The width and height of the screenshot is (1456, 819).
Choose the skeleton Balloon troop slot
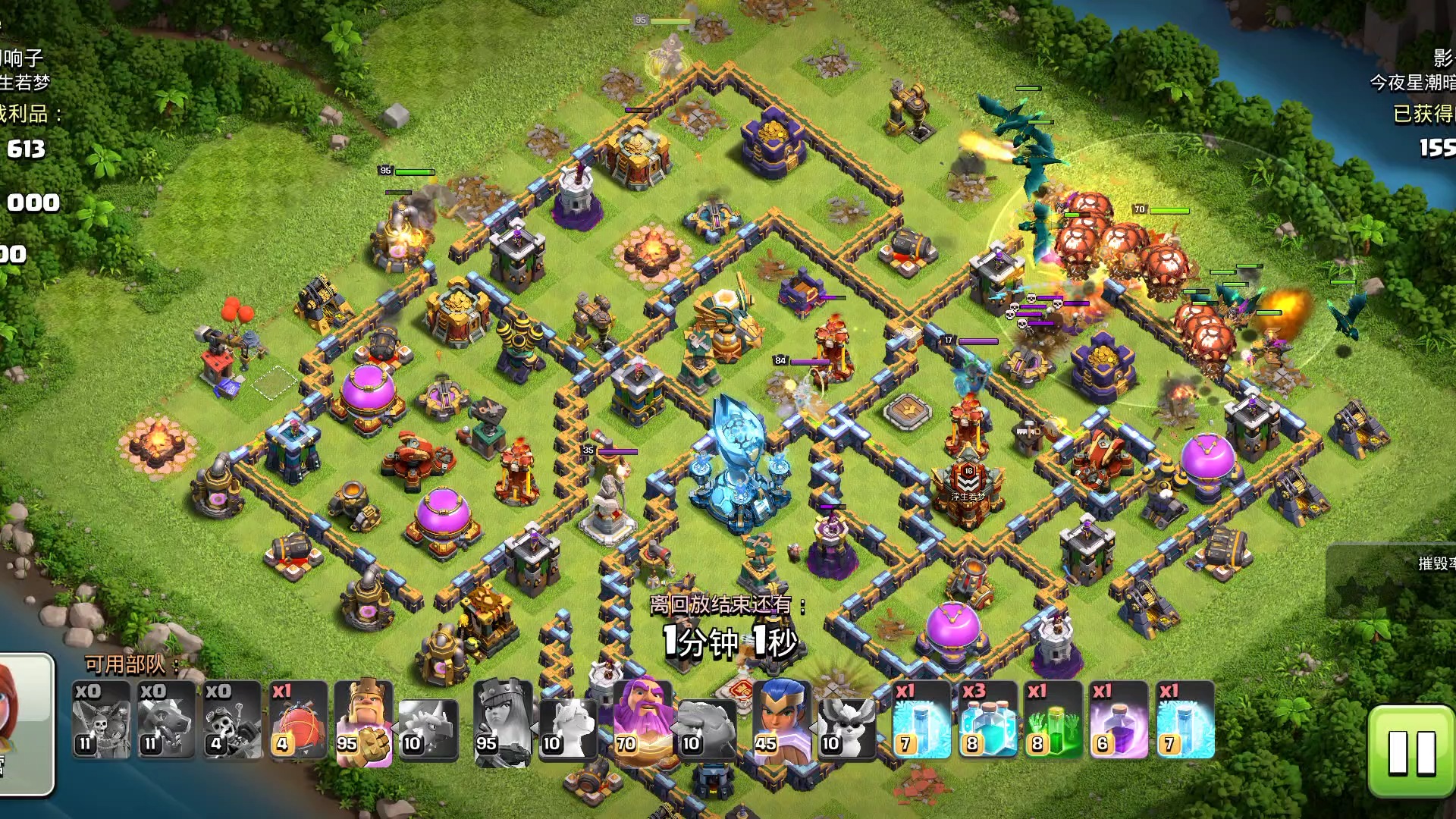pos(101,720)
